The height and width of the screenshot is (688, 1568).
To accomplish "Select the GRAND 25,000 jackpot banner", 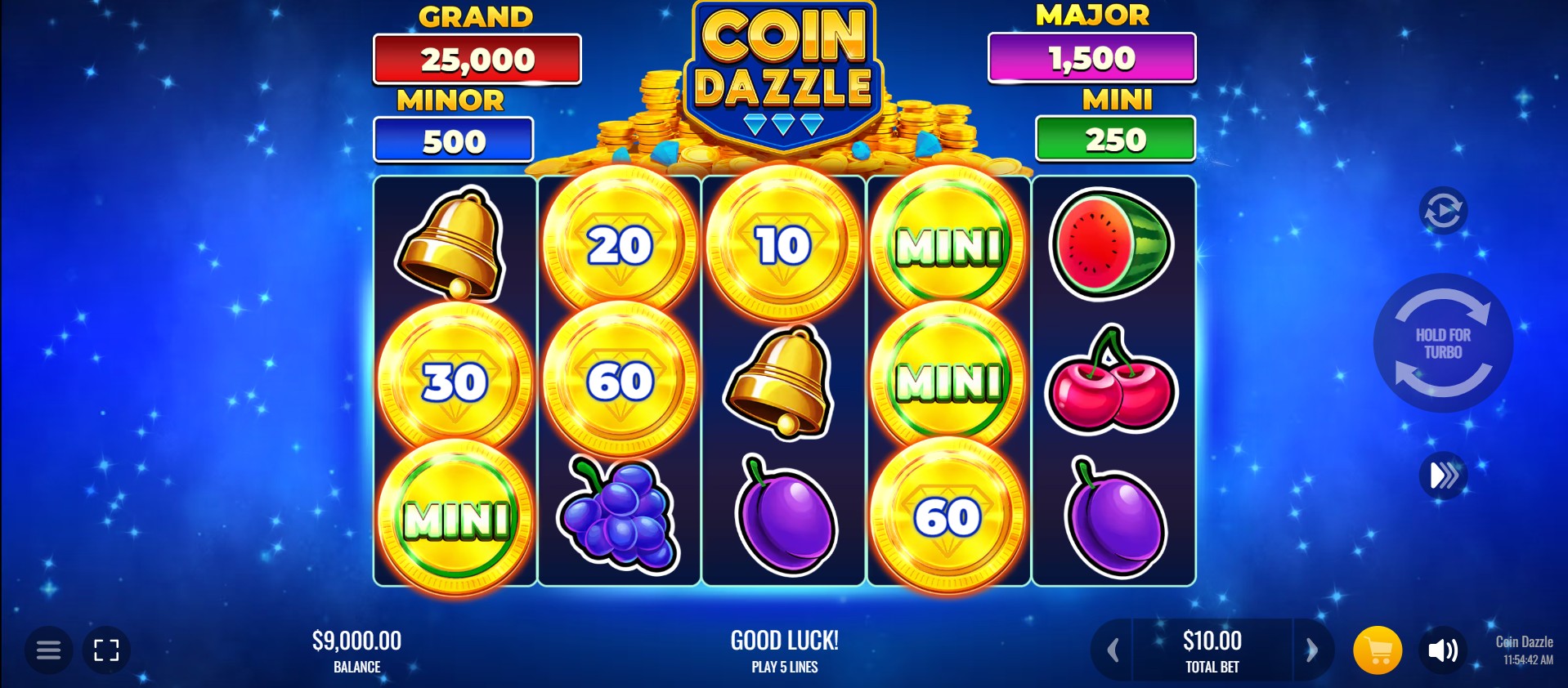I will [x=477, y=58].
